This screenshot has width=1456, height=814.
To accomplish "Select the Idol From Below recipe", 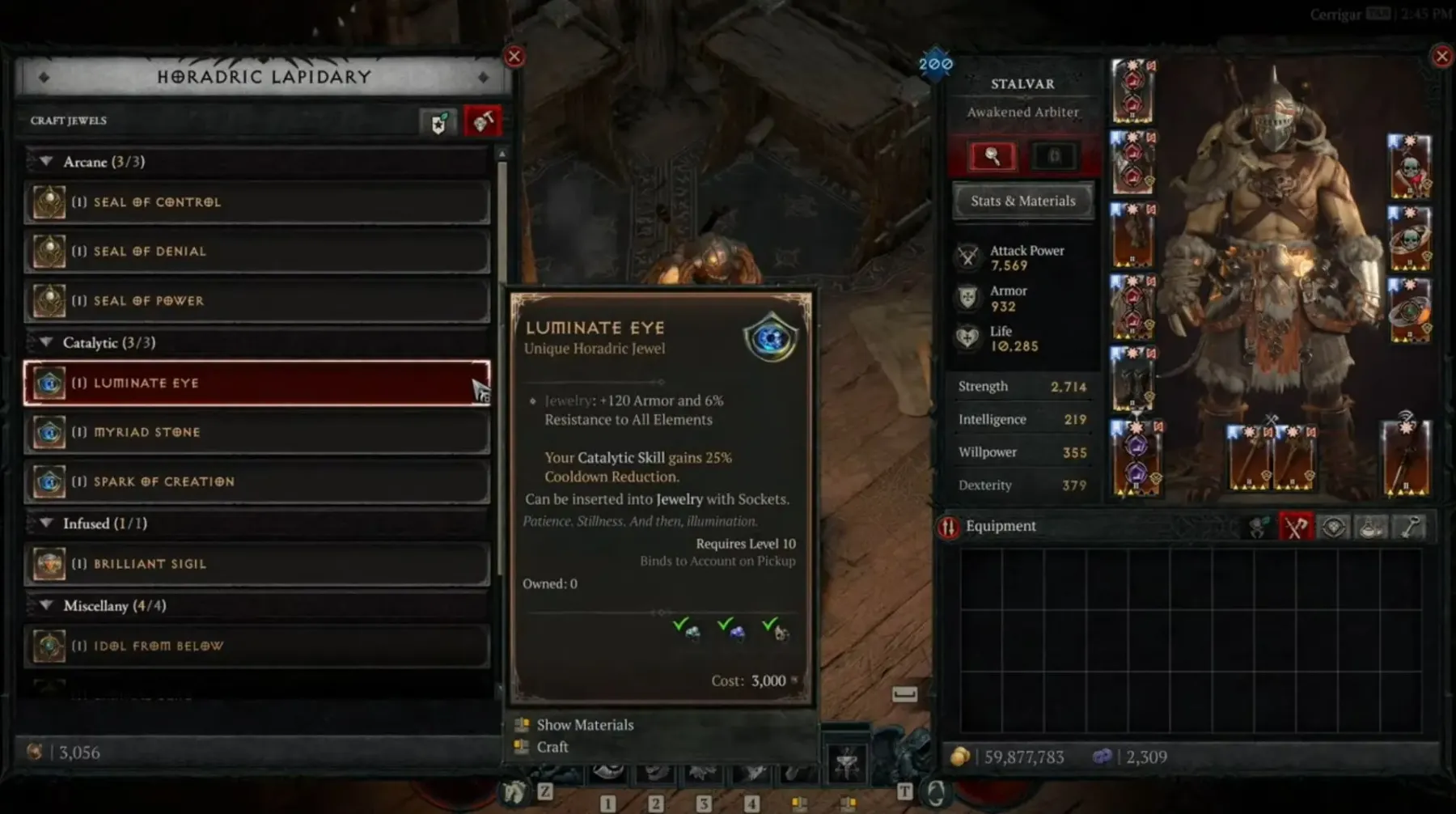I will (257, 646).
